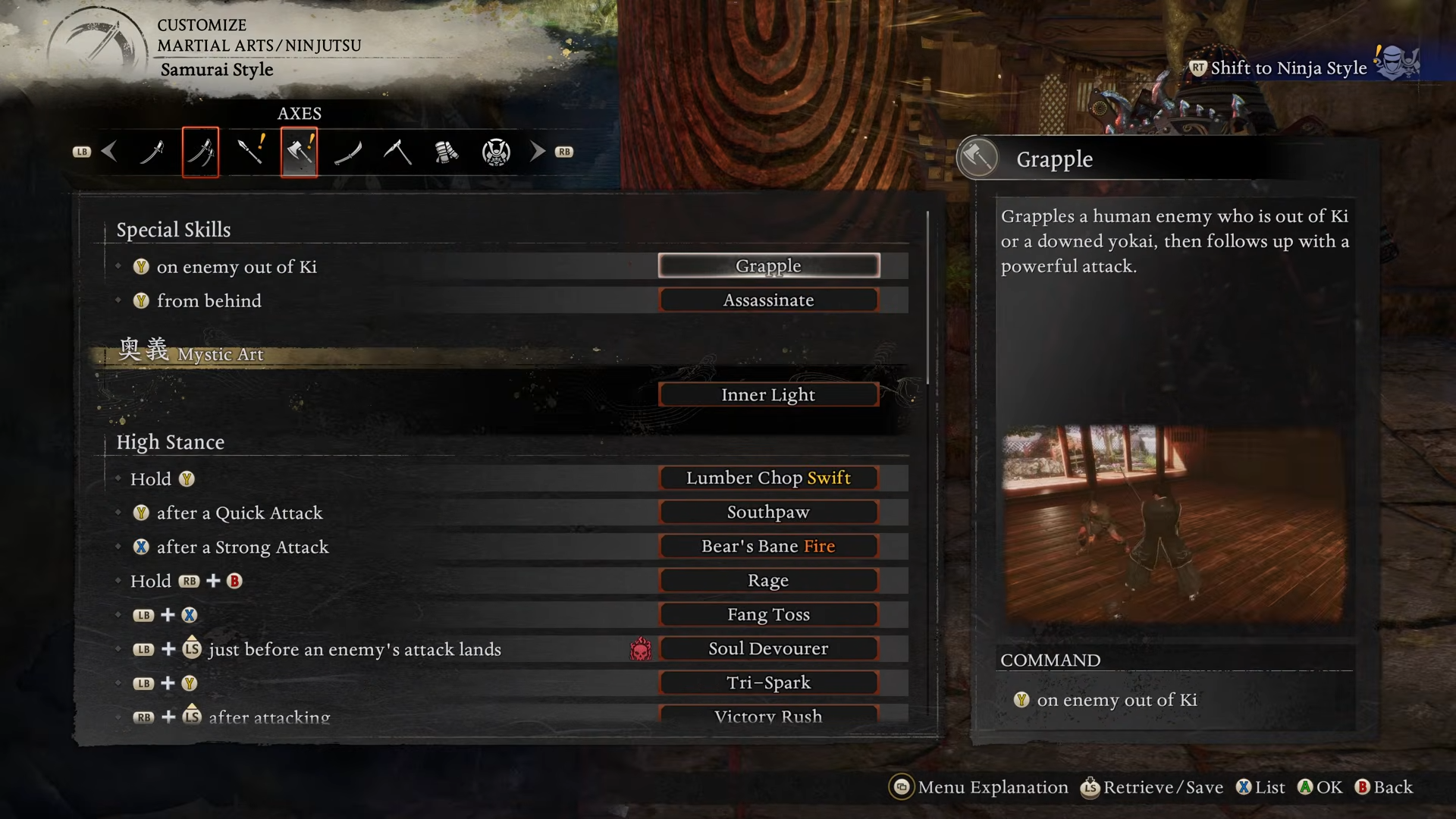
Task: Select the Fang Toss skill slot
Action: coord(768,615)
